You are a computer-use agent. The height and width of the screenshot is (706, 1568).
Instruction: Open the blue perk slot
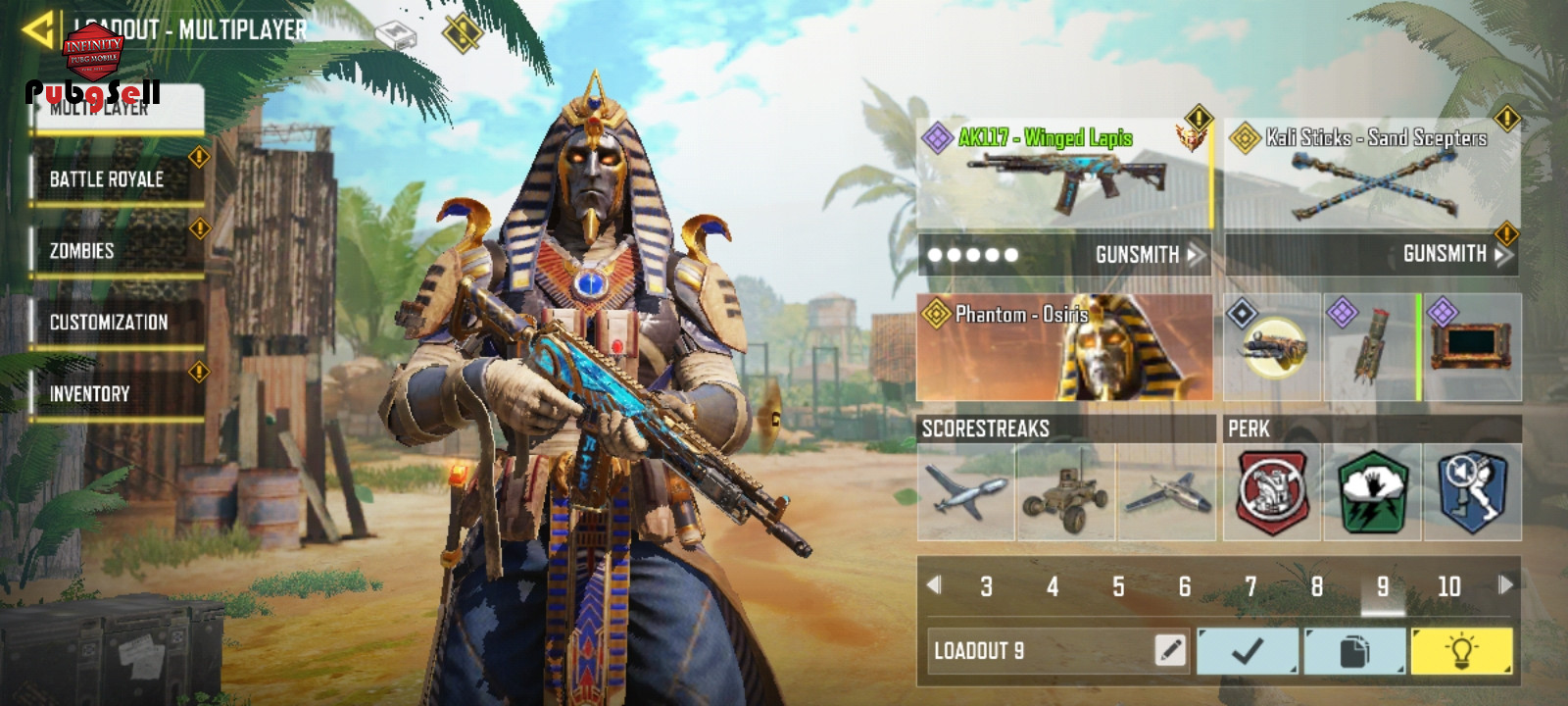pyautogui.click(x=1472, y=492)
